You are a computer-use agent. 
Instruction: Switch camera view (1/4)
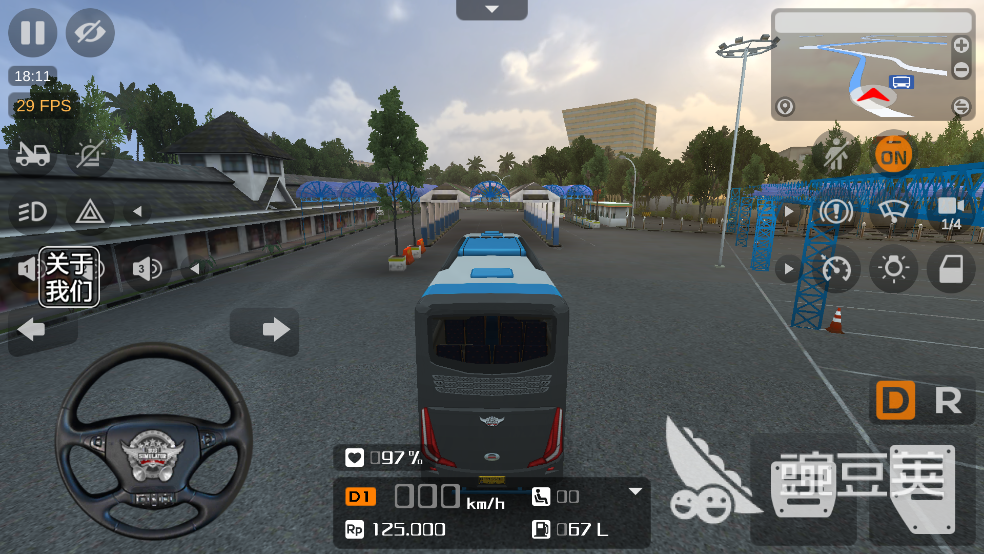point(950,211)
